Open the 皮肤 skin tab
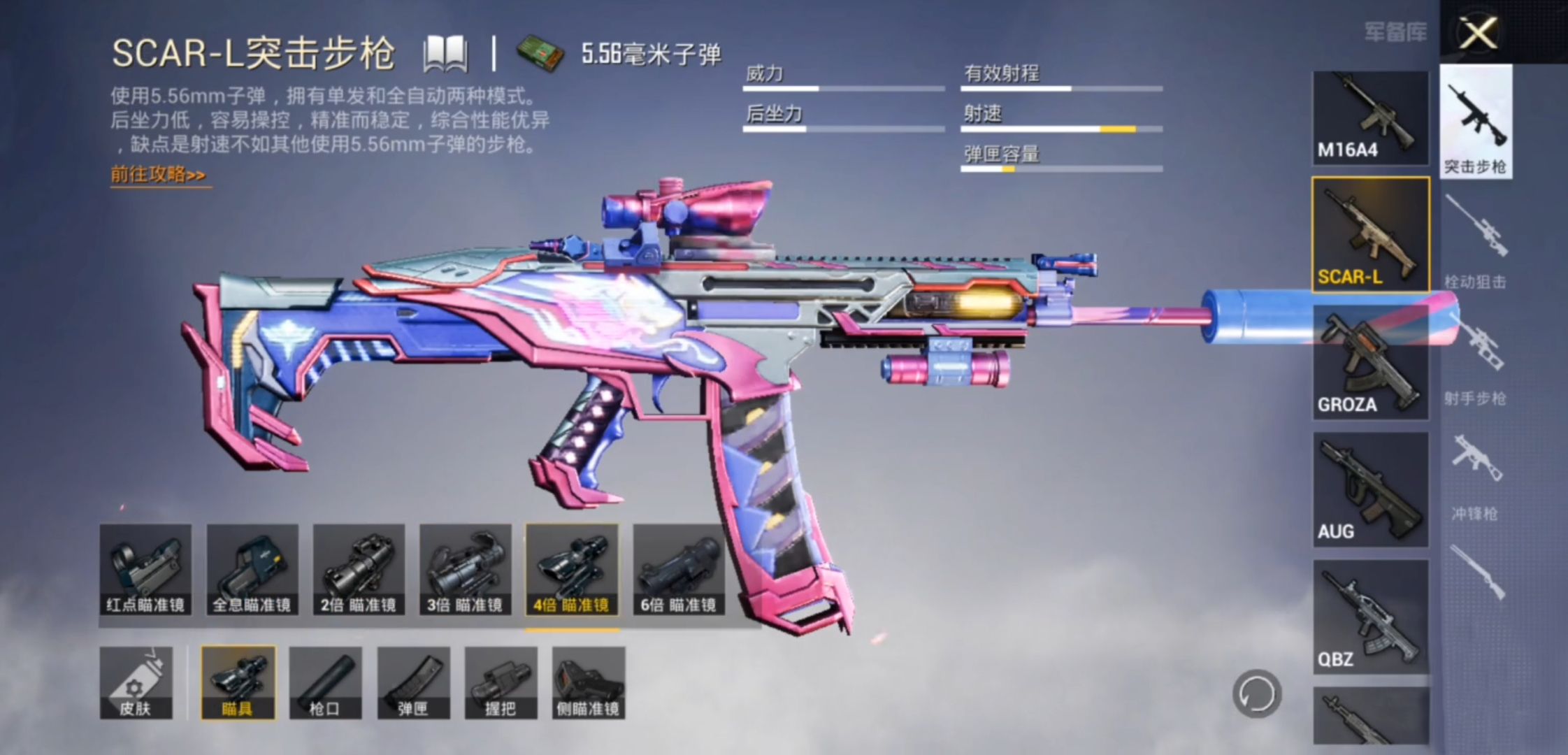The height and width of the screenshot is (755, 1568). tap(136, 683)
